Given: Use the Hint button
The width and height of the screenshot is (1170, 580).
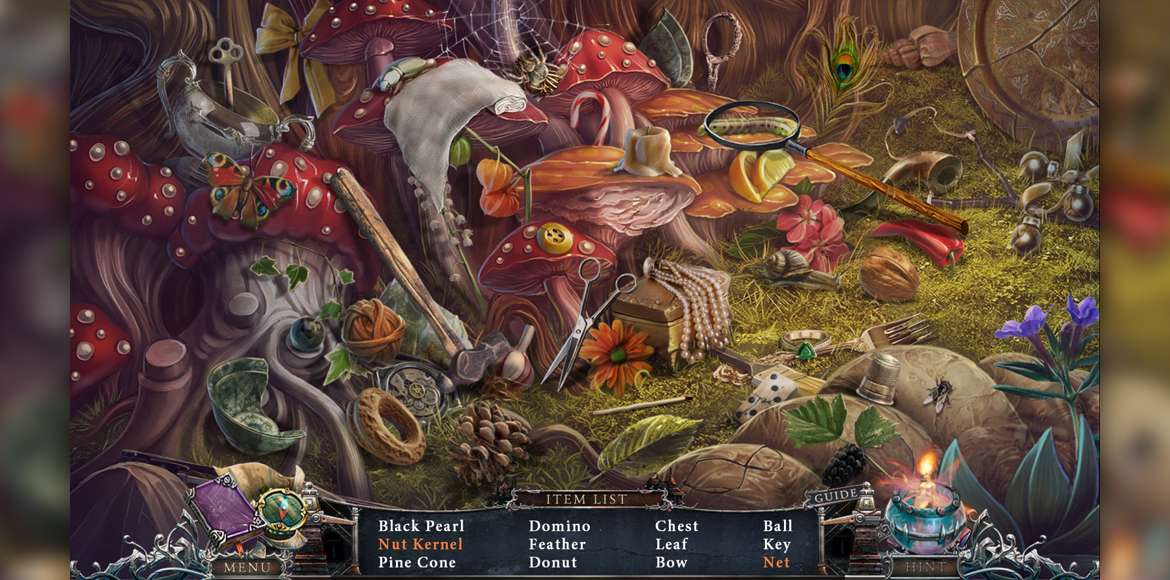Looking at the screenshot, I should [x=925, y=567].
